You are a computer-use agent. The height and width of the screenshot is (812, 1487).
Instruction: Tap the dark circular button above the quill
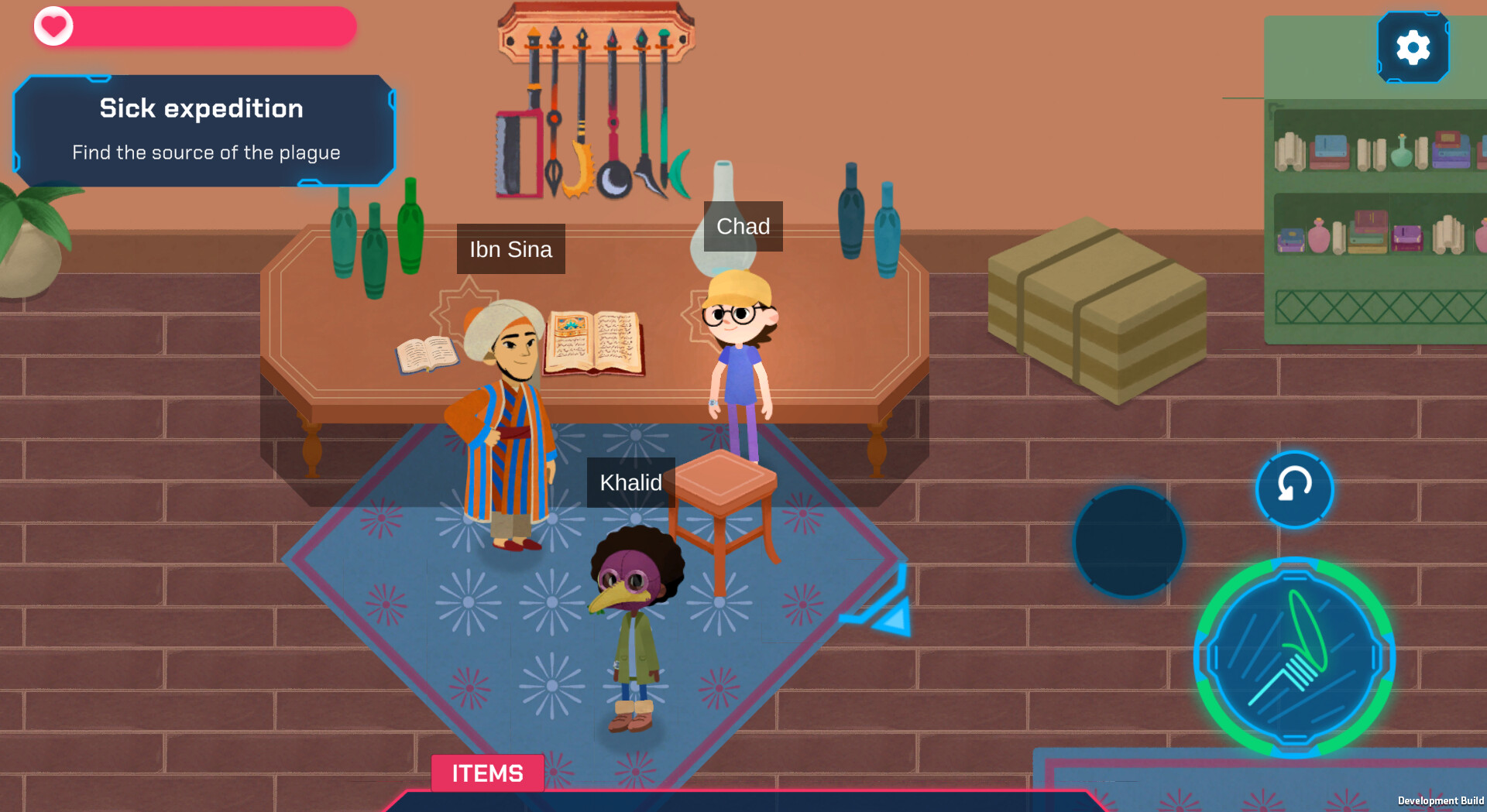tap(1127, 540)
